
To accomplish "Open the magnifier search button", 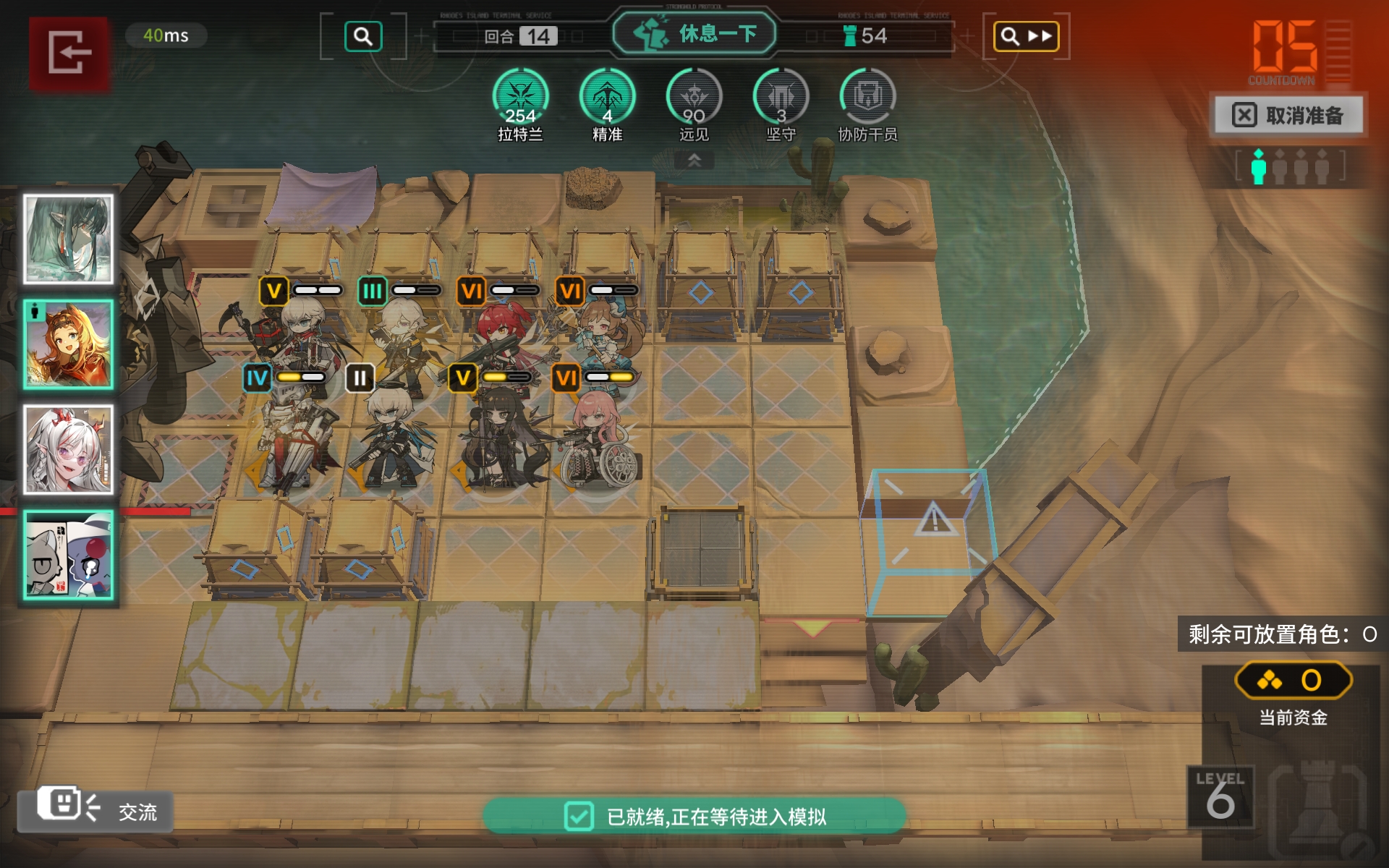I will click(362, 36).
